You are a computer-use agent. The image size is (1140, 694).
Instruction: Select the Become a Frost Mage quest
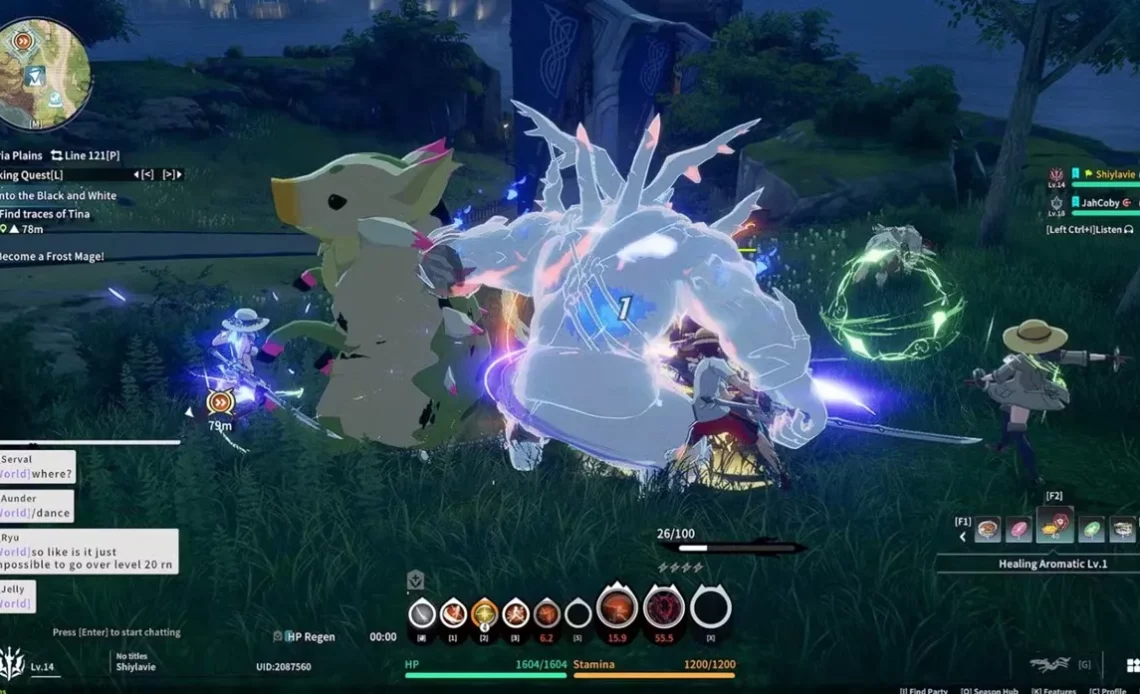52,256
